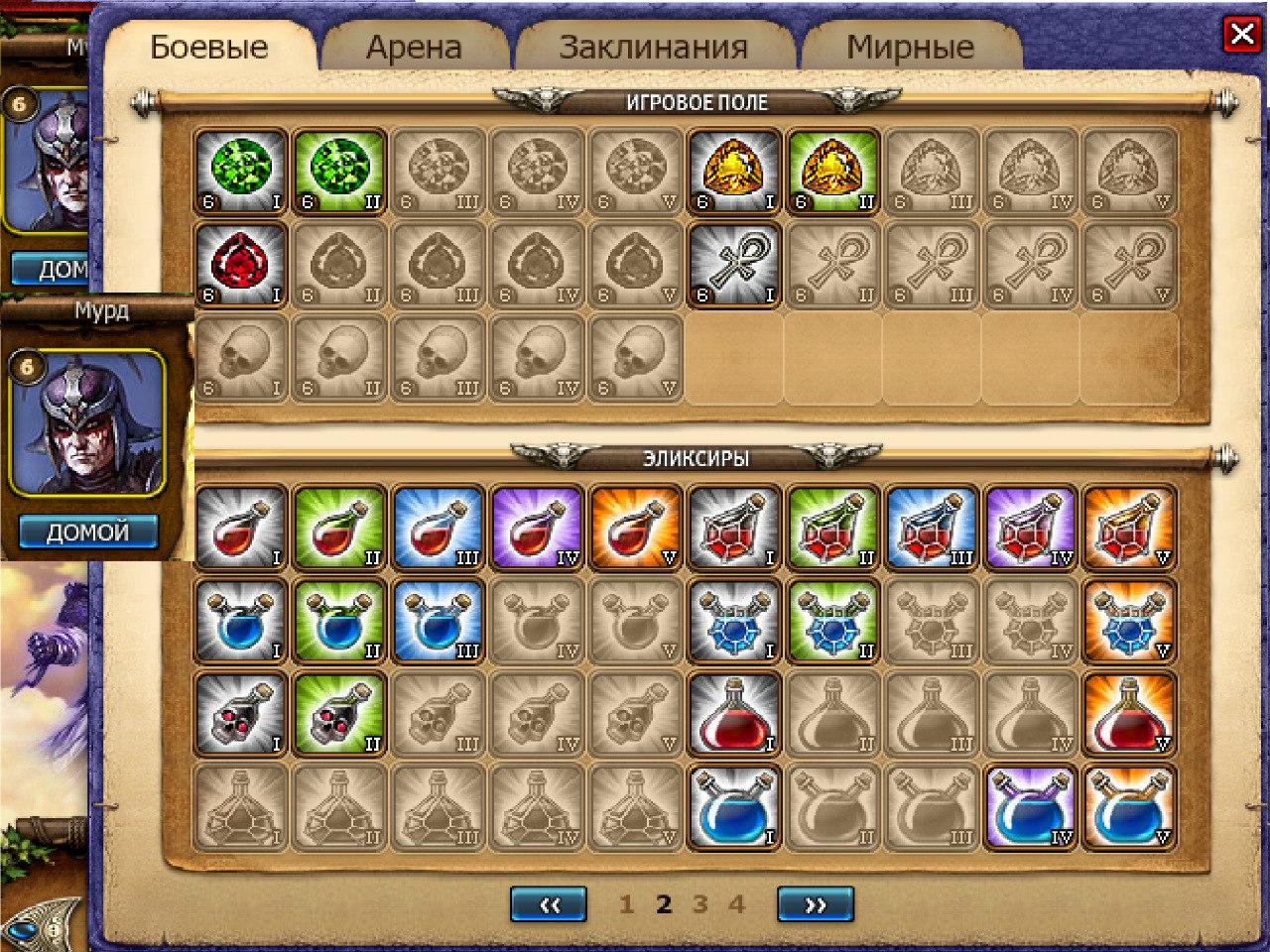This screenshot has height=952, width=1270.
Task: Click Мурд's character portrait
Action: [87, 423]
